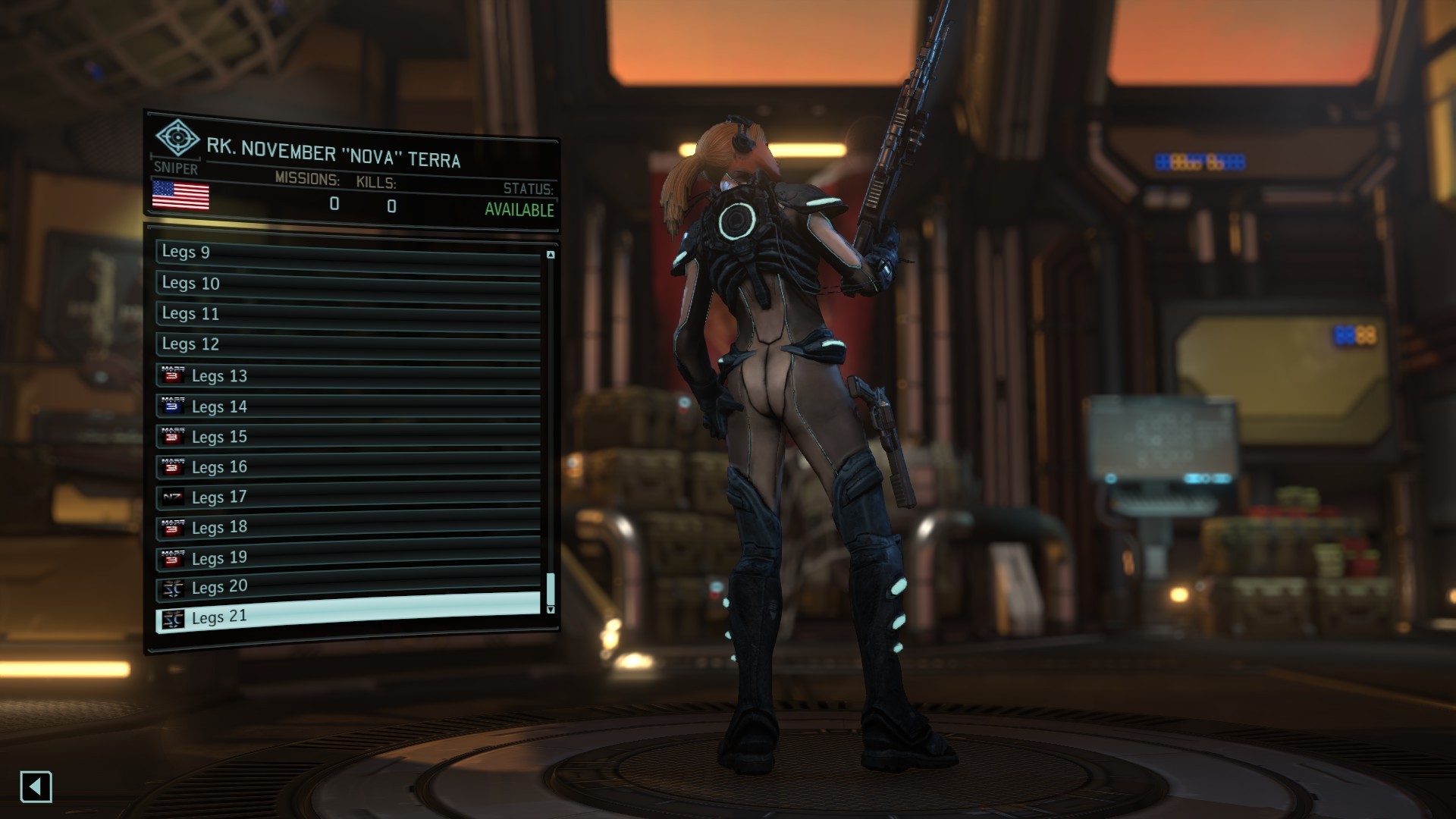Pick Legs 15 from the list
1456x819 pixels.
[x=347, y=437]
